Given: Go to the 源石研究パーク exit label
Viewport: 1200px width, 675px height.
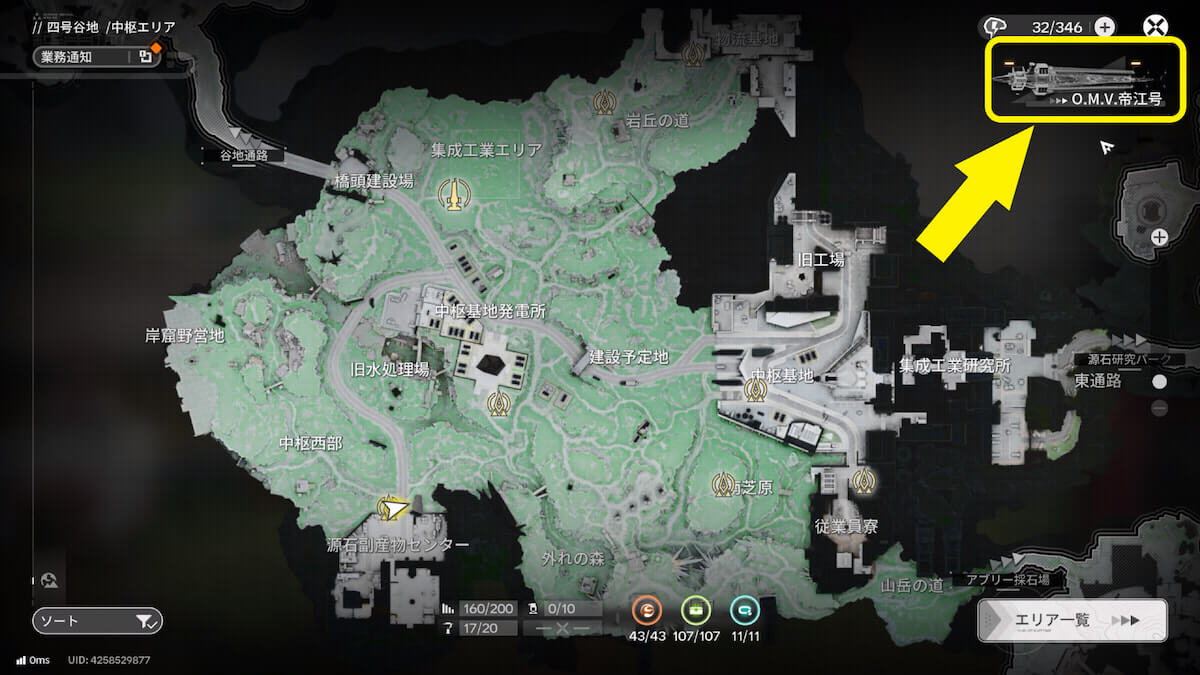Looking at the screenshot, I should click(x=1128, y=360).
